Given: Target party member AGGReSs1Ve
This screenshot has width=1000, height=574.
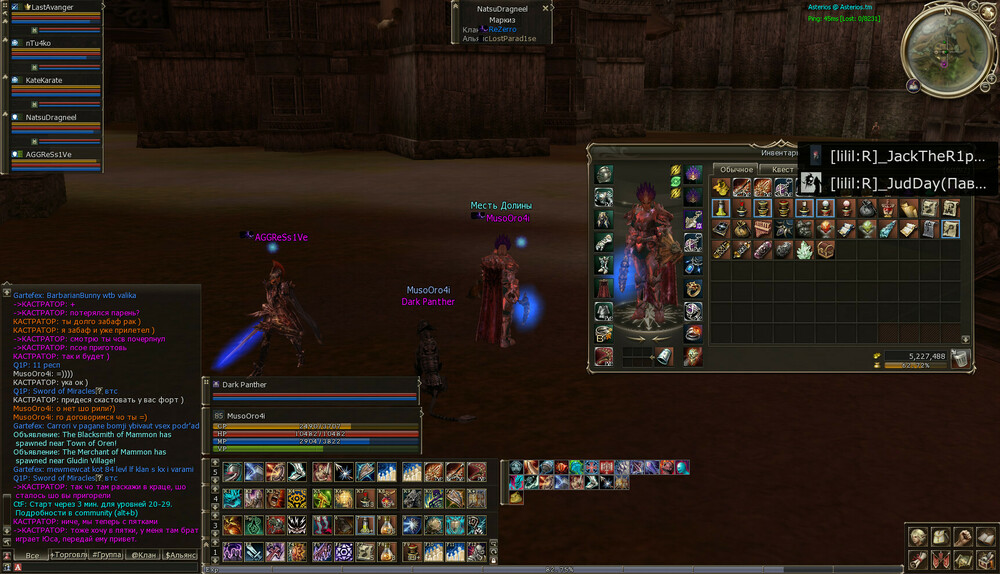Looking at the screenshot, I should click(48, 154).
